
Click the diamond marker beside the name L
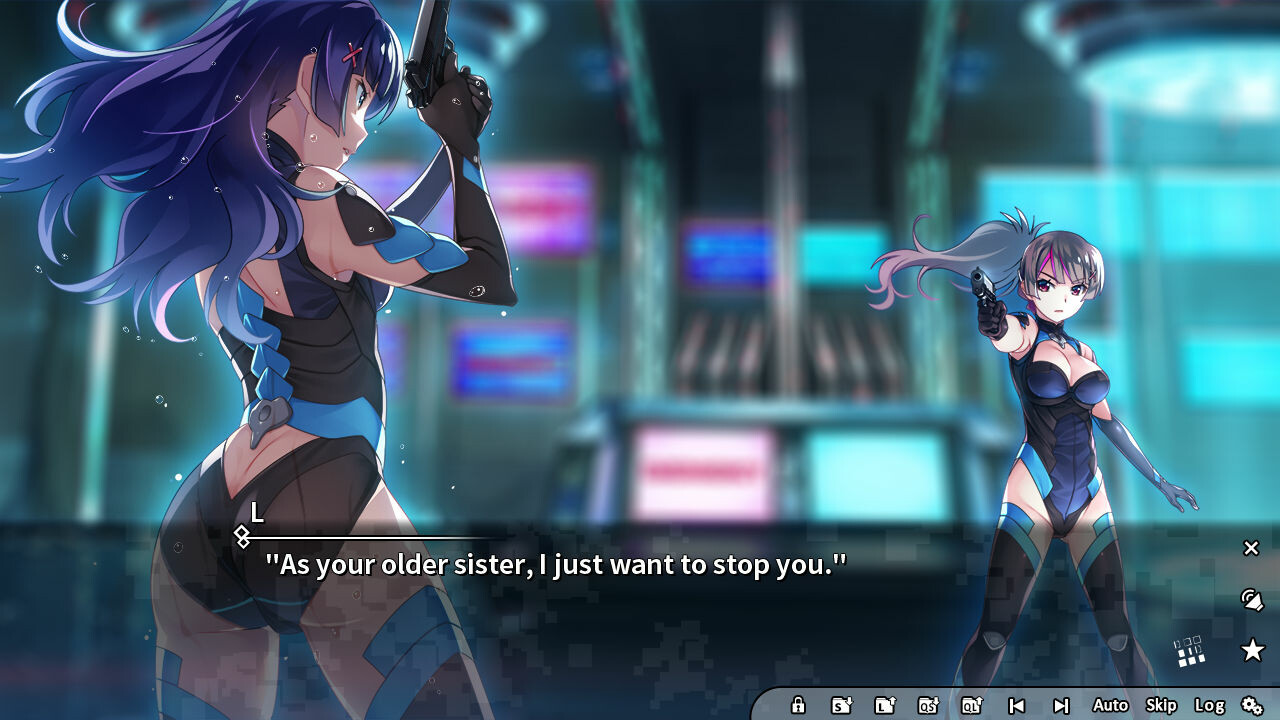243,537
